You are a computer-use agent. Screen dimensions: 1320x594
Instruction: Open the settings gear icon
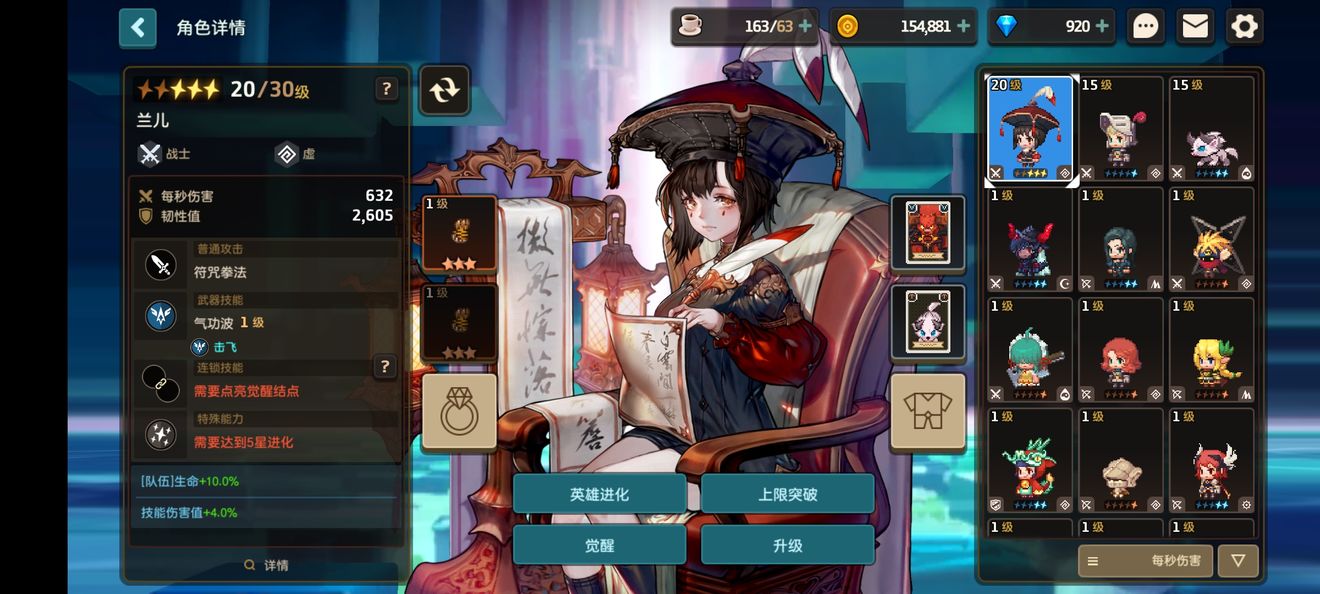point(1244,27)
